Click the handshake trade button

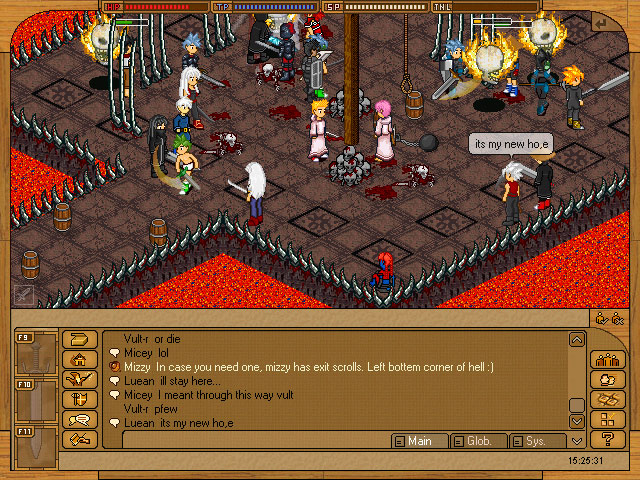(79, 439)
